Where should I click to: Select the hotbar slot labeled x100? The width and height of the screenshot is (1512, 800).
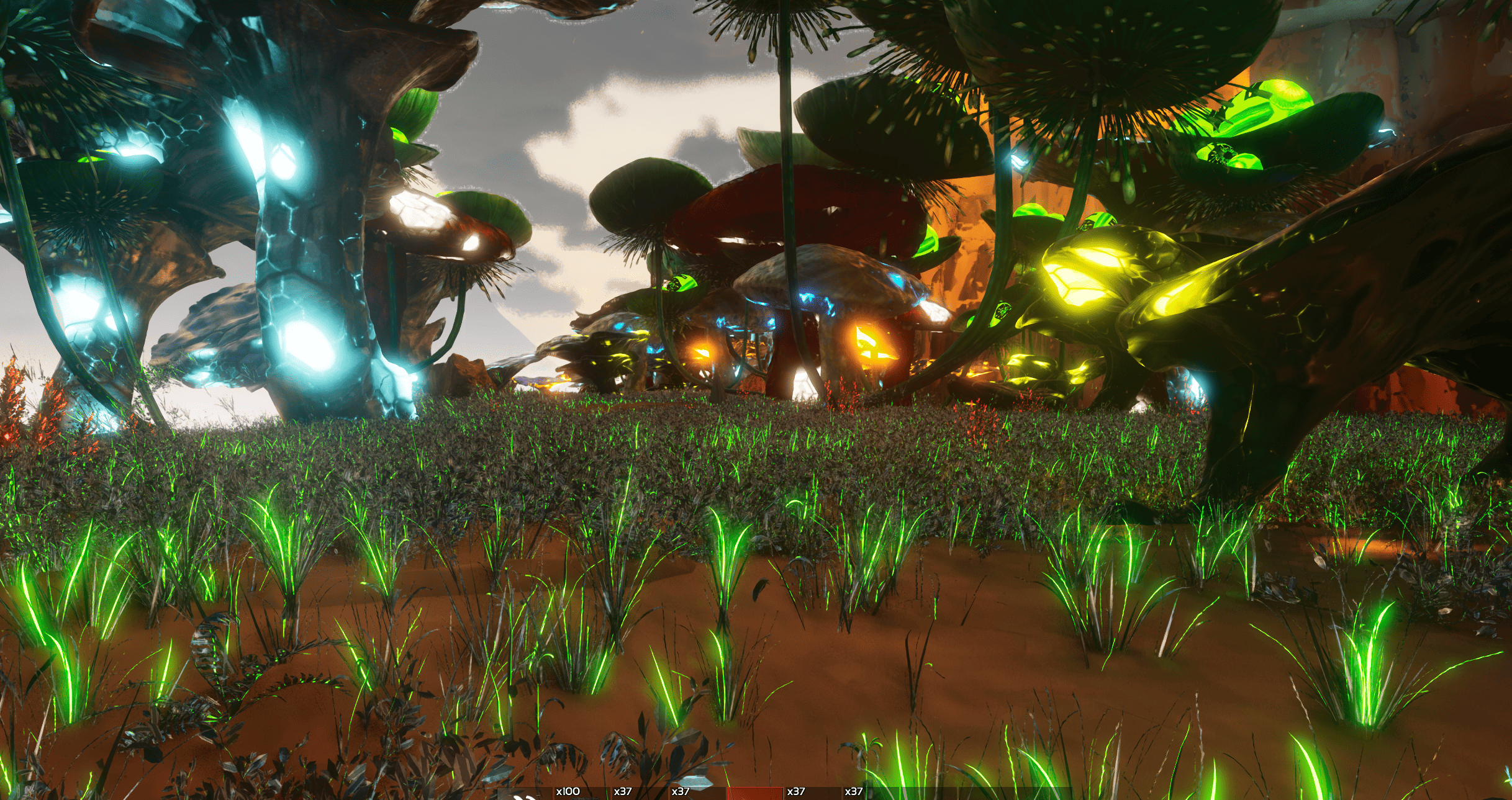pos(581,793)
